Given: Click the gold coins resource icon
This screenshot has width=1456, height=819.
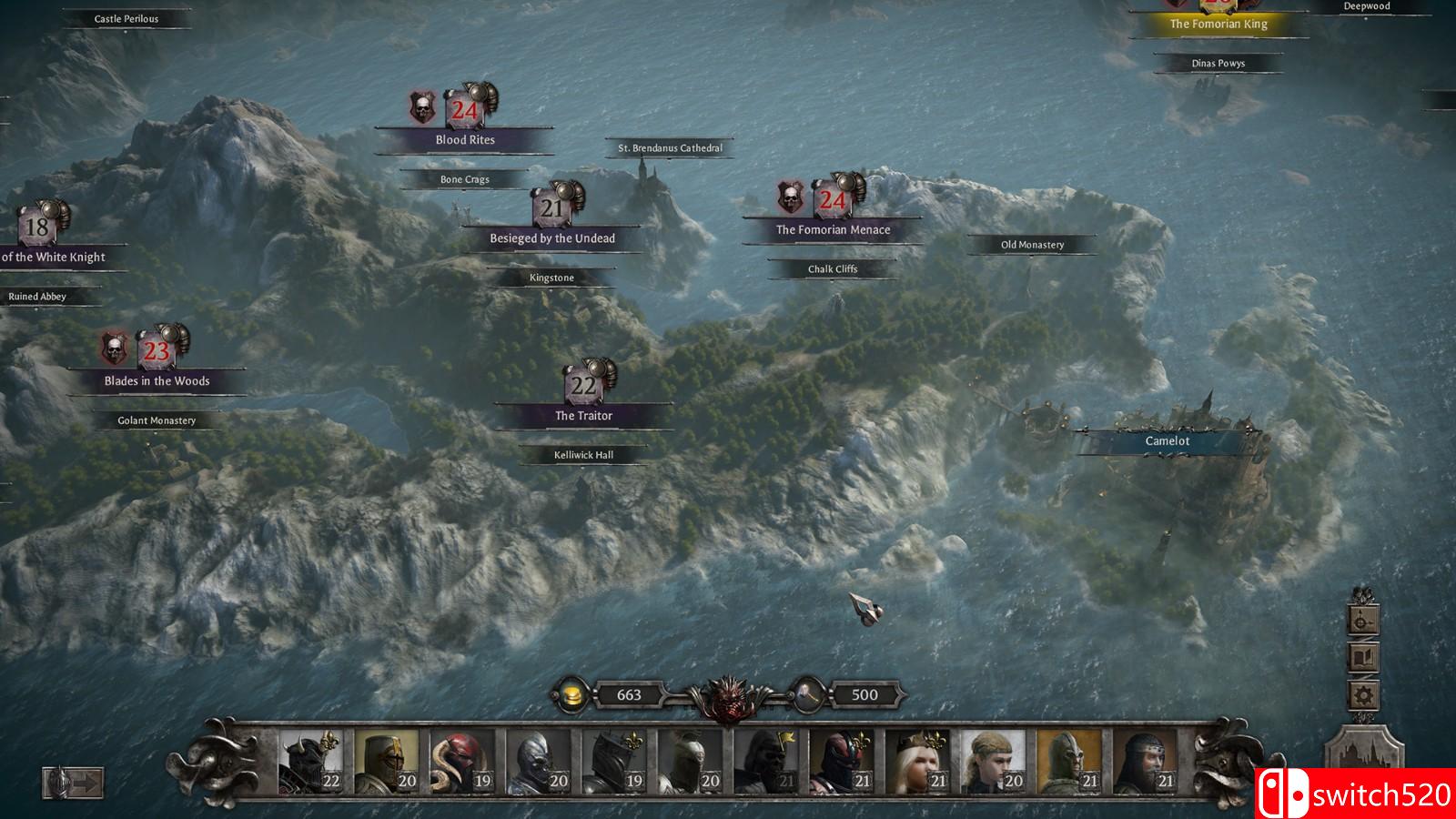Looking at the screenshot, I should tap(572, 695).
